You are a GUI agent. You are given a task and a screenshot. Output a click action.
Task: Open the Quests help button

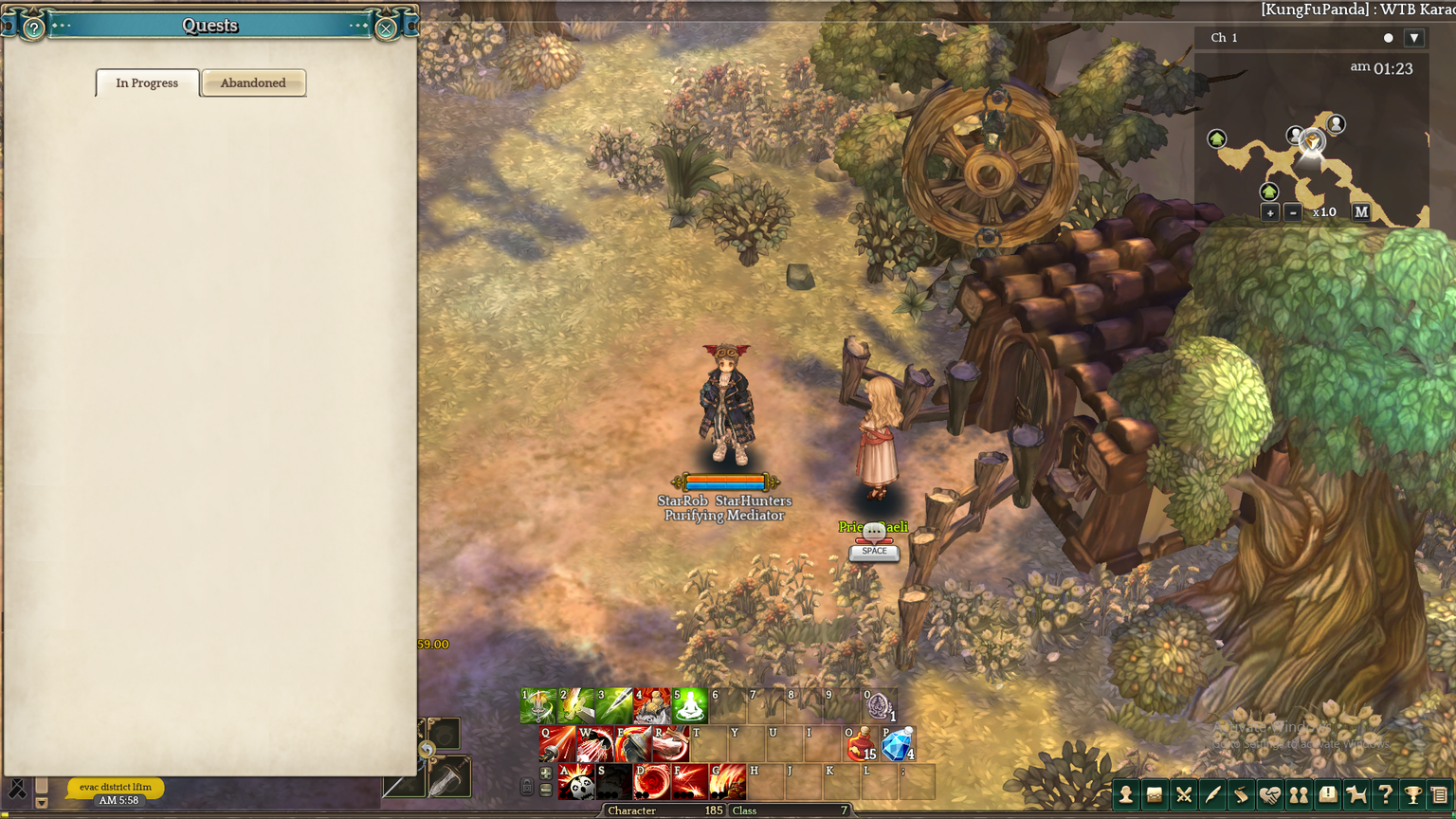click(33, 28)
